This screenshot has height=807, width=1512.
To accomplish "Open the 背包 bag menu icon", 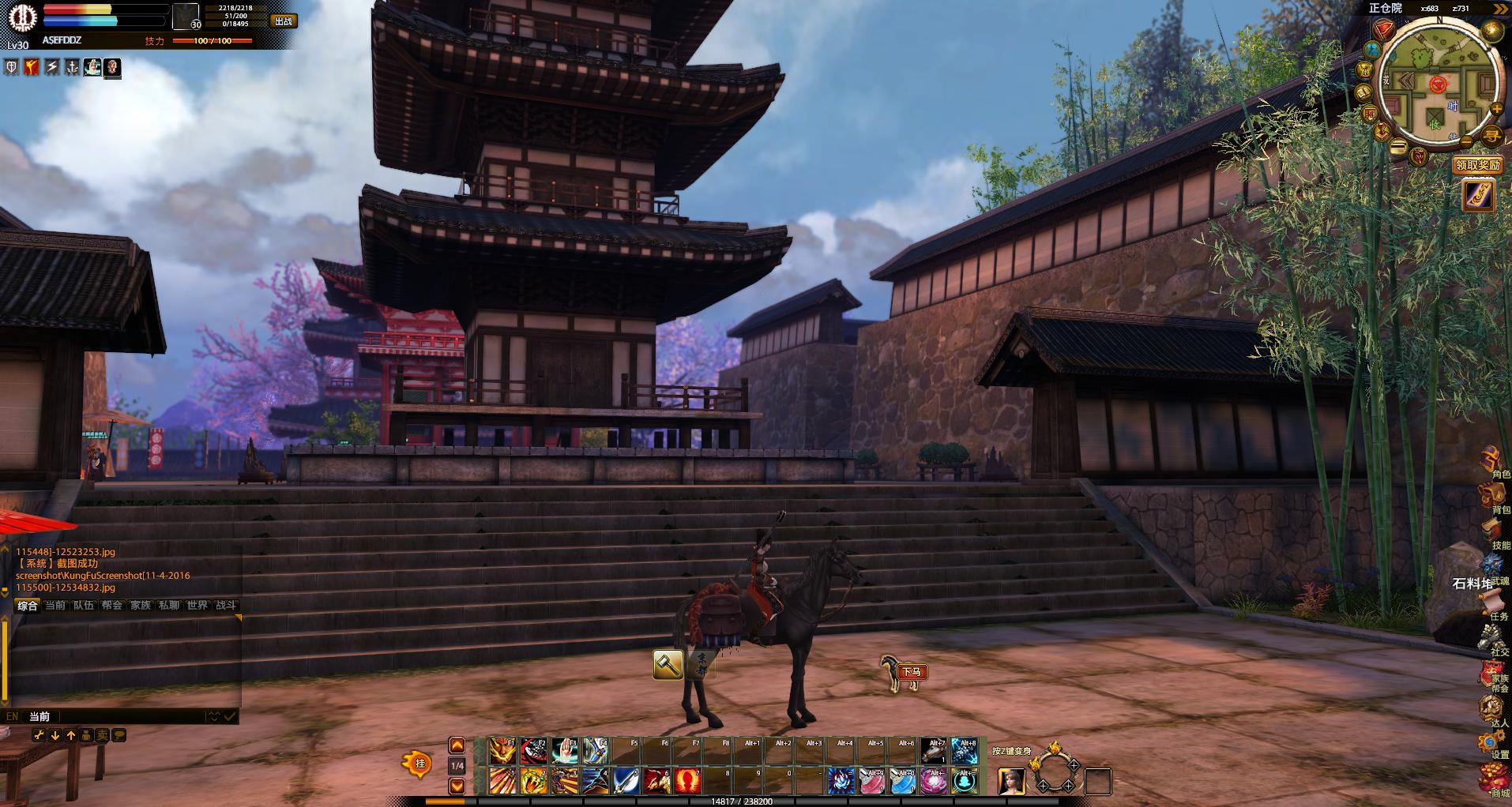I will [x=1494, y=499].
